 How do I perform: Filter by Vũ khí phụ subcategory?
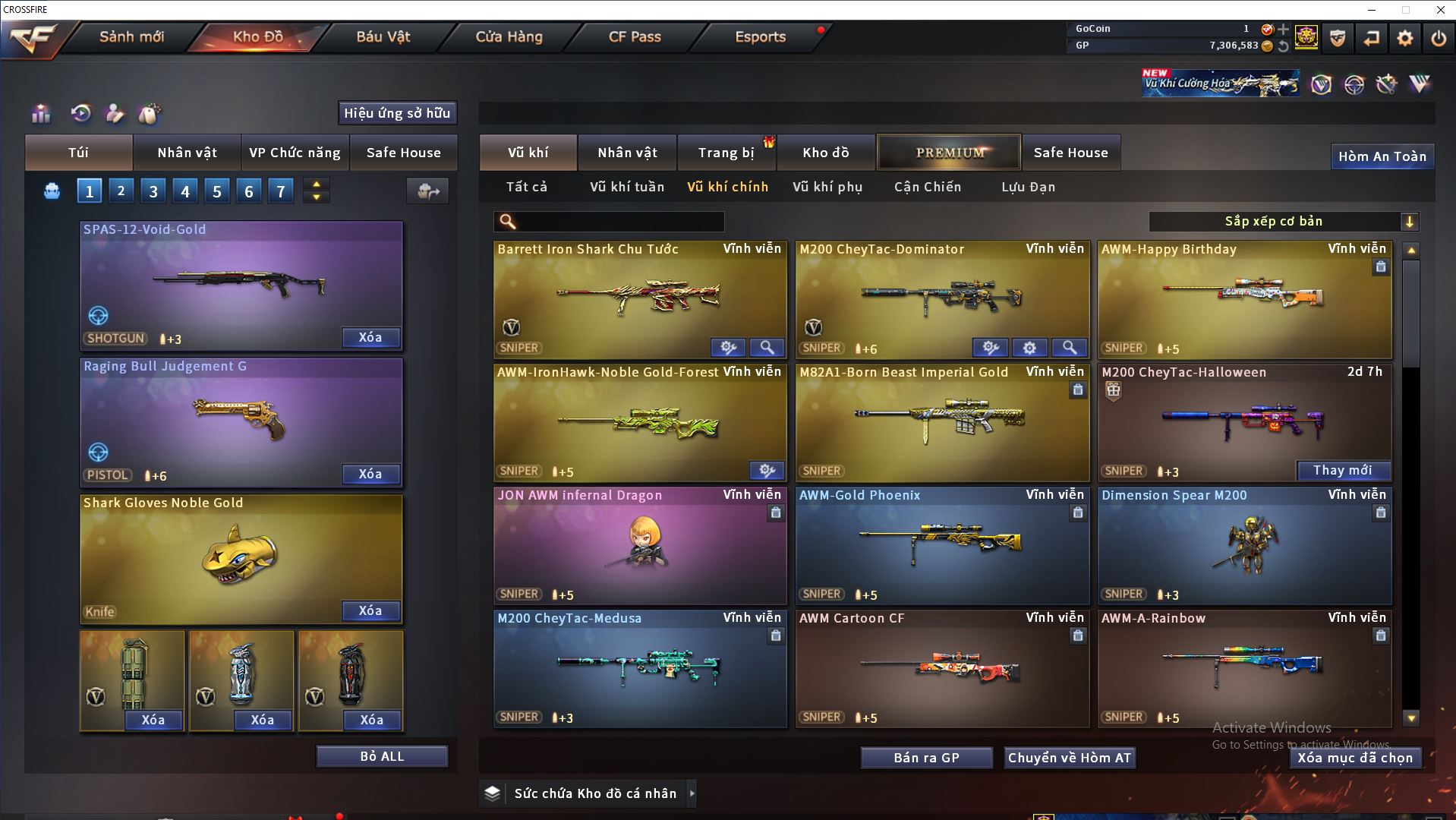[827, 187]
